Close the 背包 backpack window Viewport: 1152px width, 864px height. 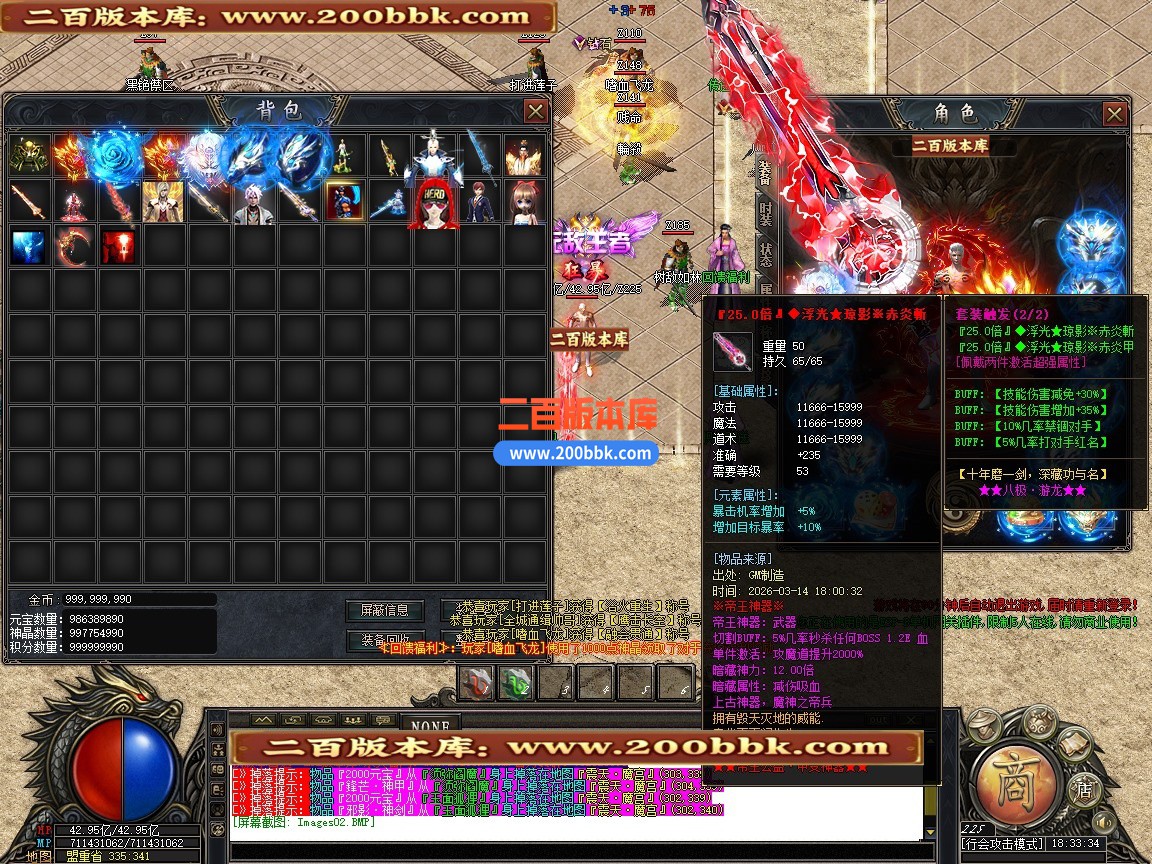point(536,111)
